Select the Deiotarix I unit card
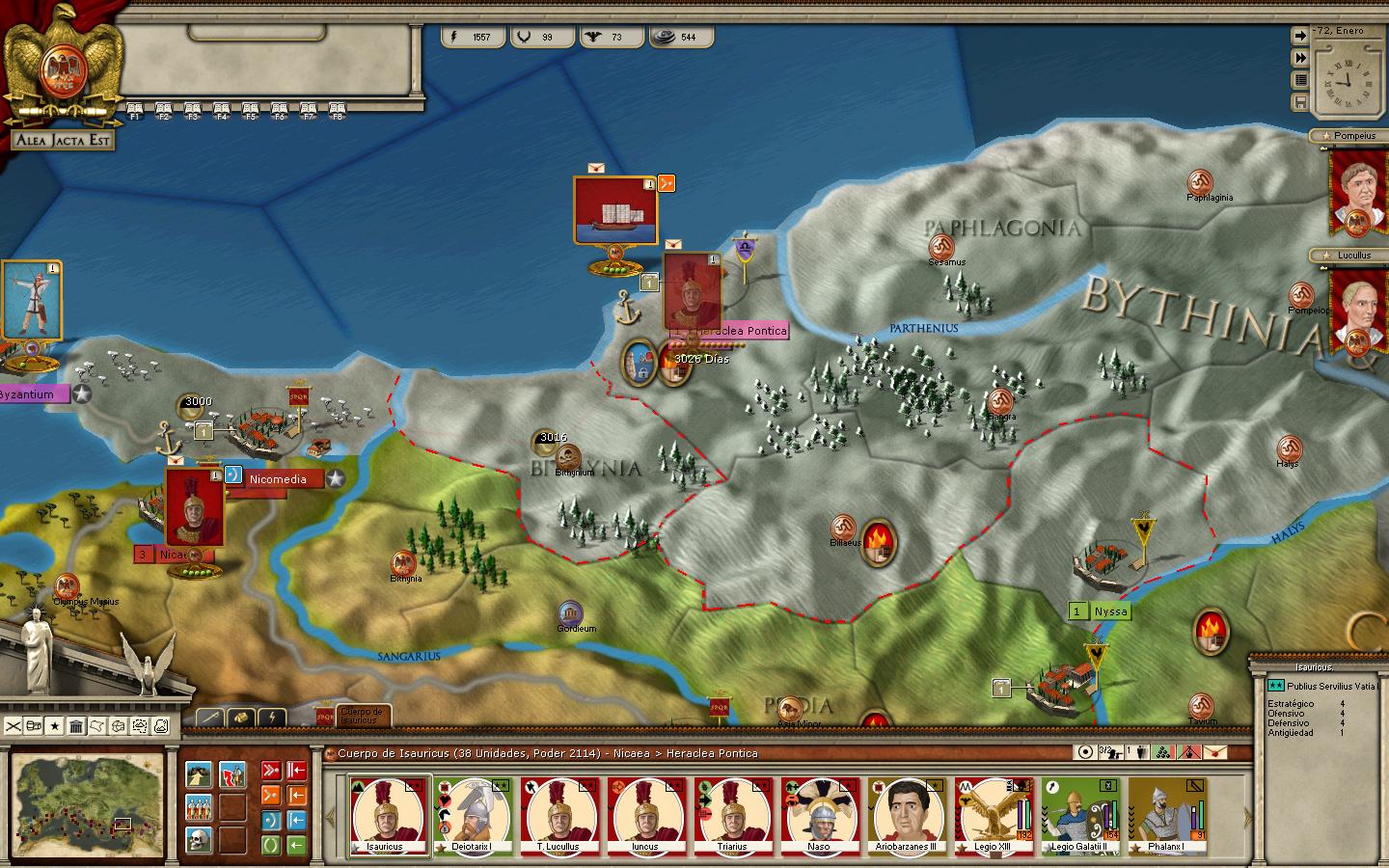 [472, 815]
